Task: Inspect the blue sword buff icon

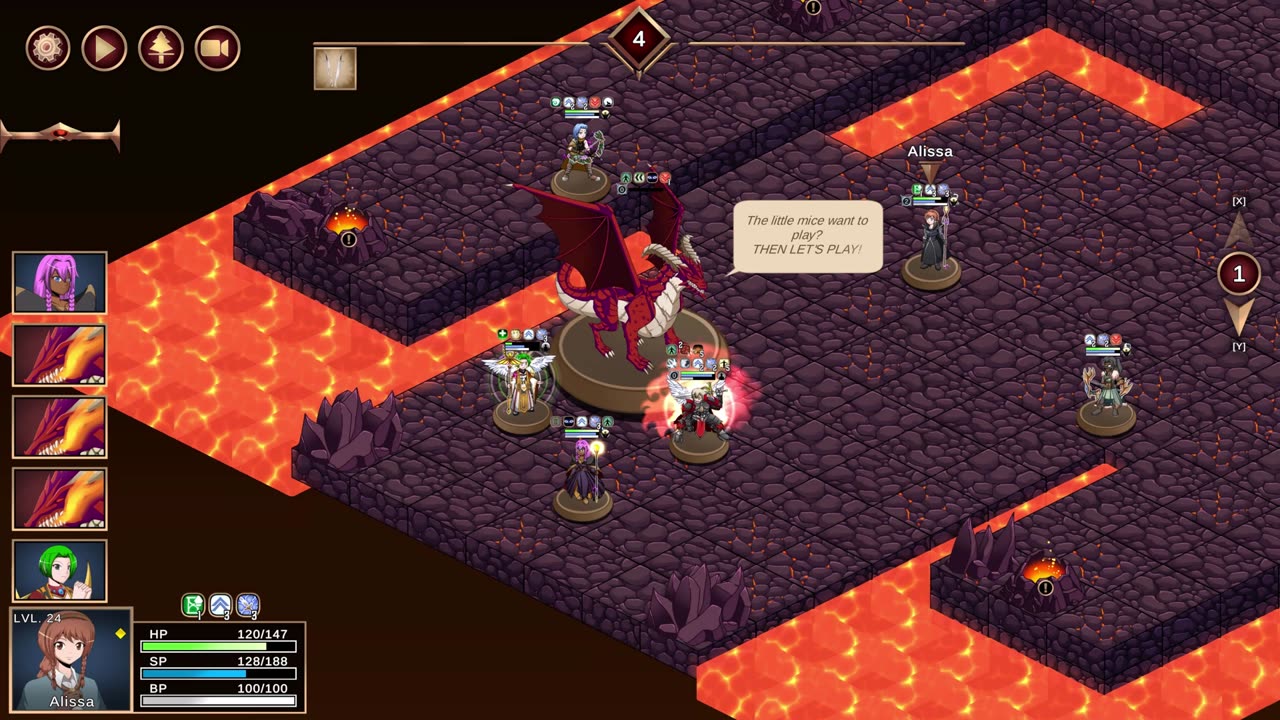Action: 248,605
